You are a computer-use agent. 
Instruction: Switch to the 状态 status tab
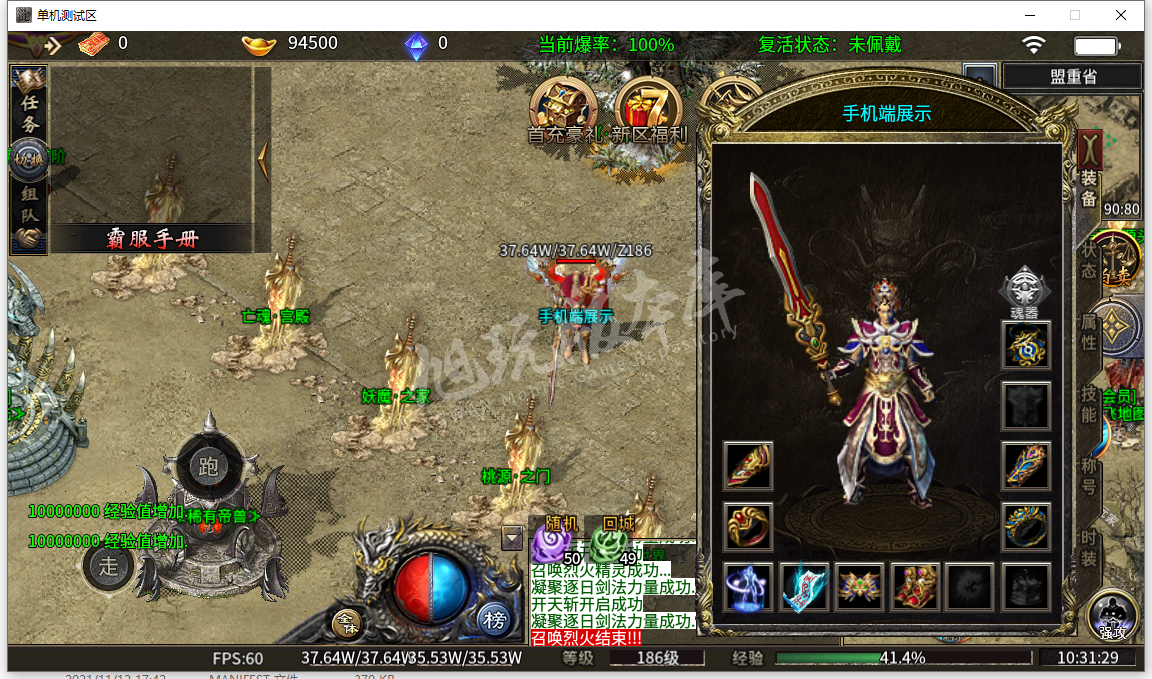tap(1088, 258)
